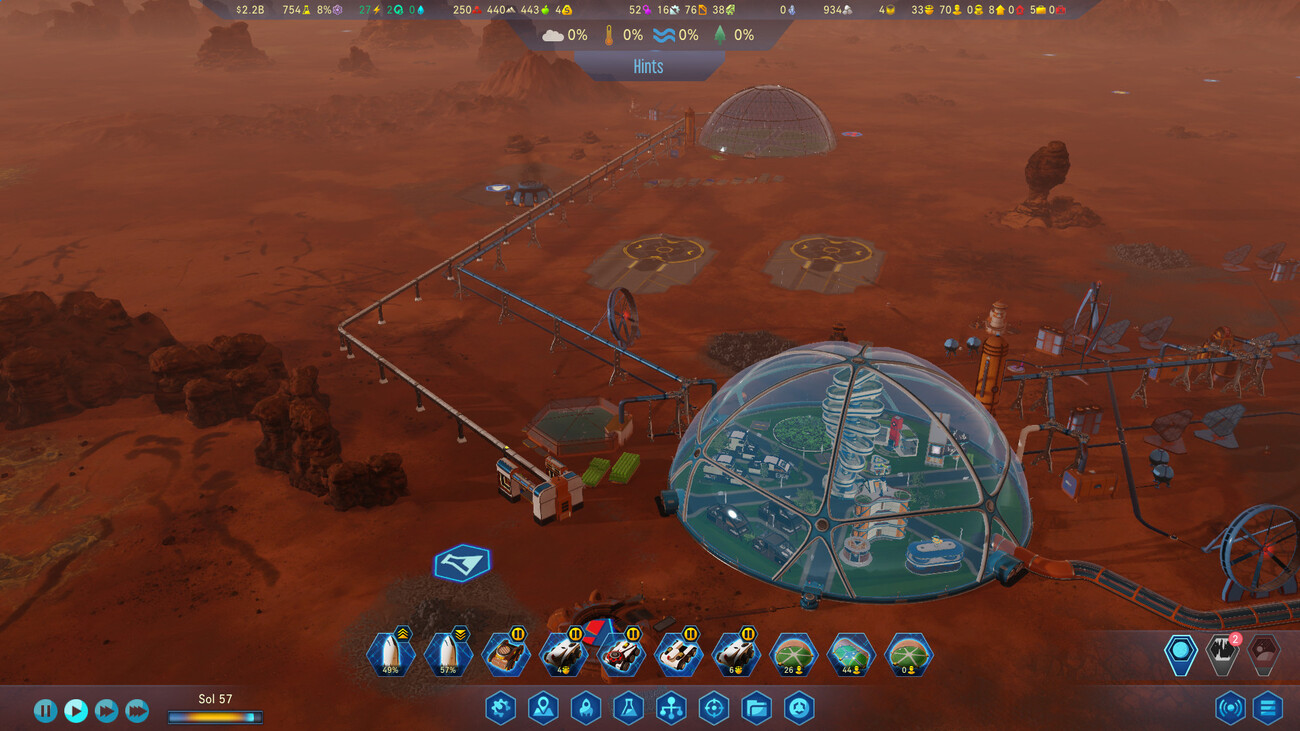Set triple-arrow fastest game speed
This screenshot has width=1300, height=731.
137,710
